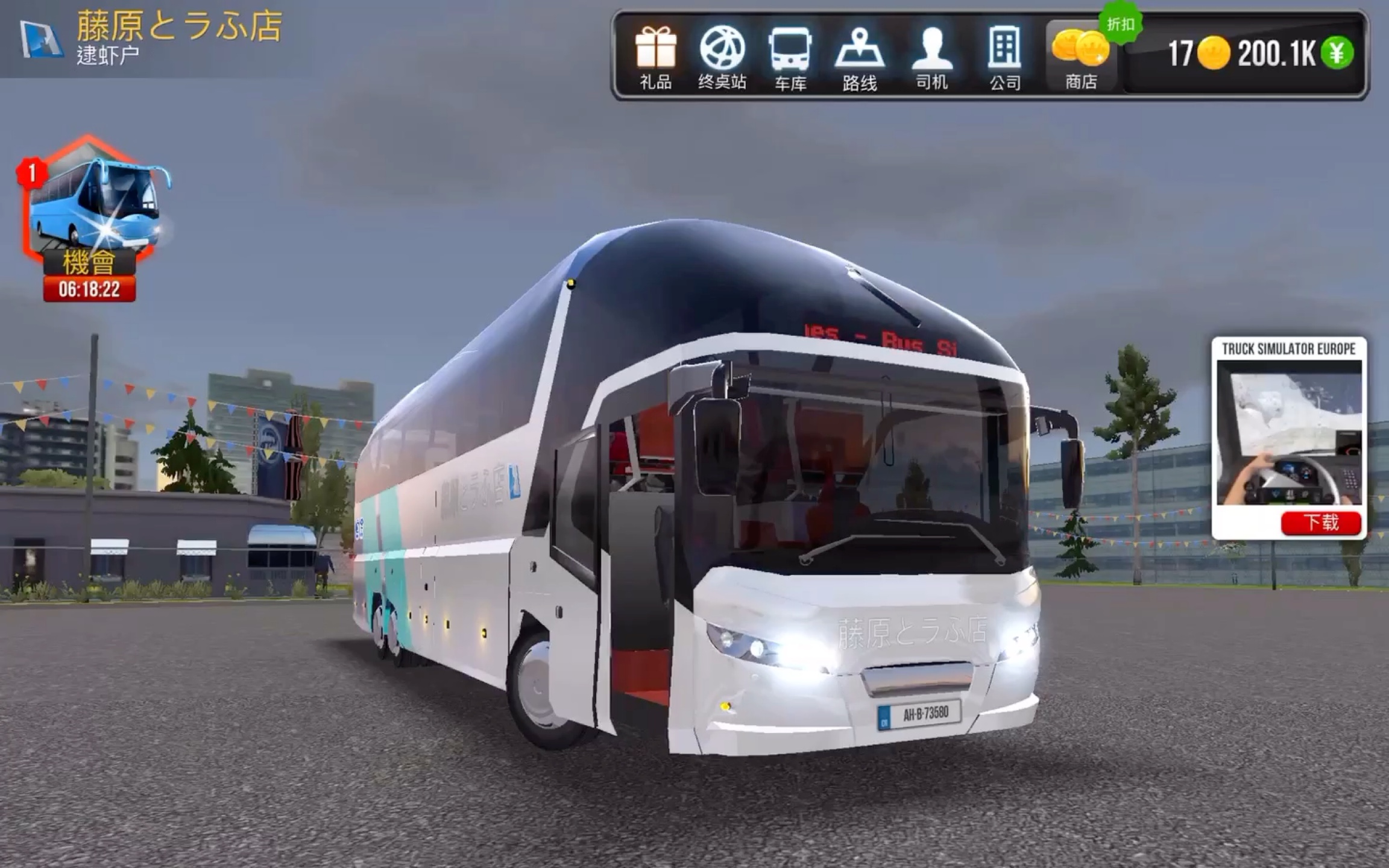Open the 公司 company screen
Screen dimensions: 1389x868
tap(1005, 57)
